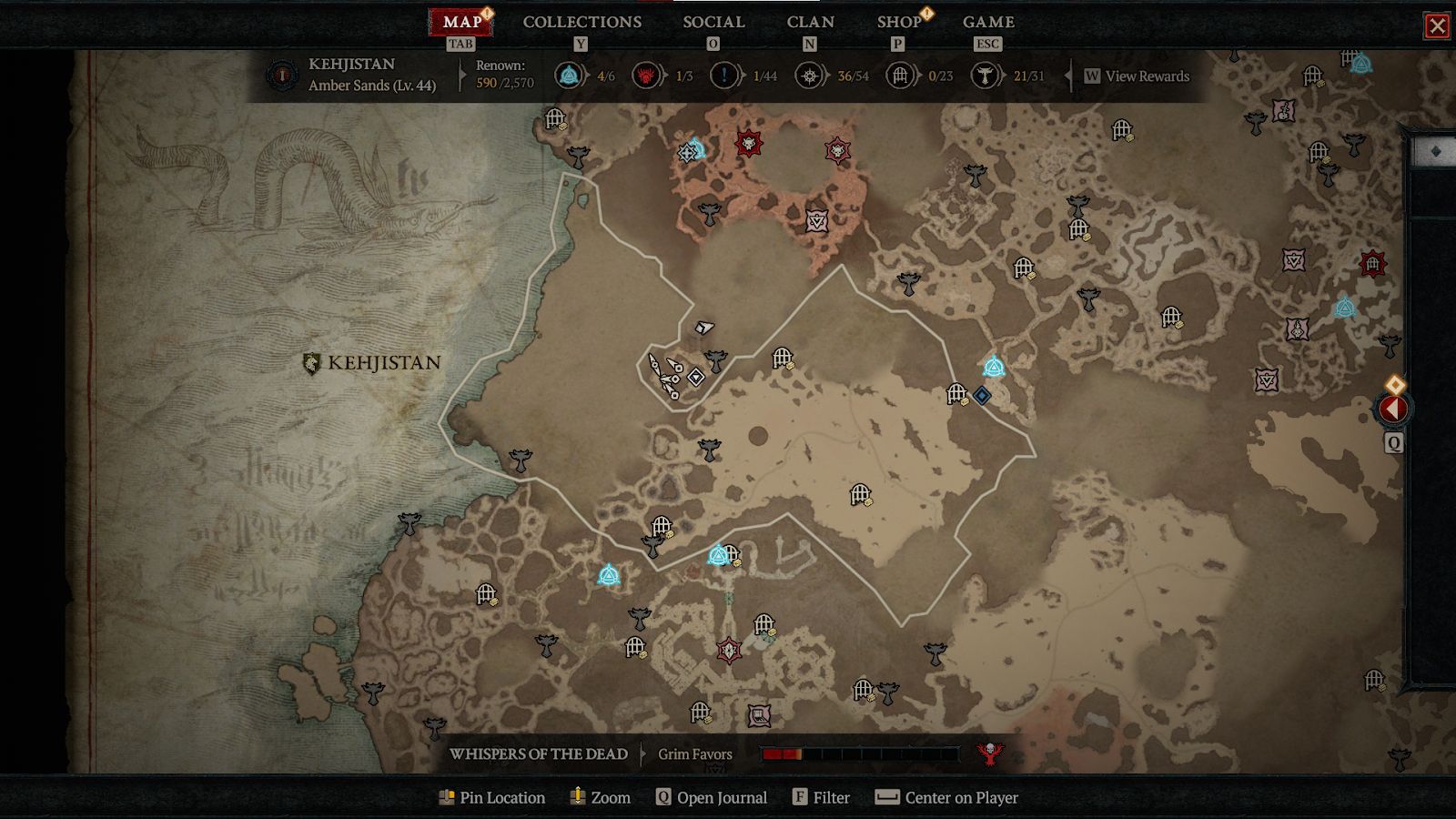
Task: Click the Grim Favors red skull icon
Action: [x=989, y=753]
